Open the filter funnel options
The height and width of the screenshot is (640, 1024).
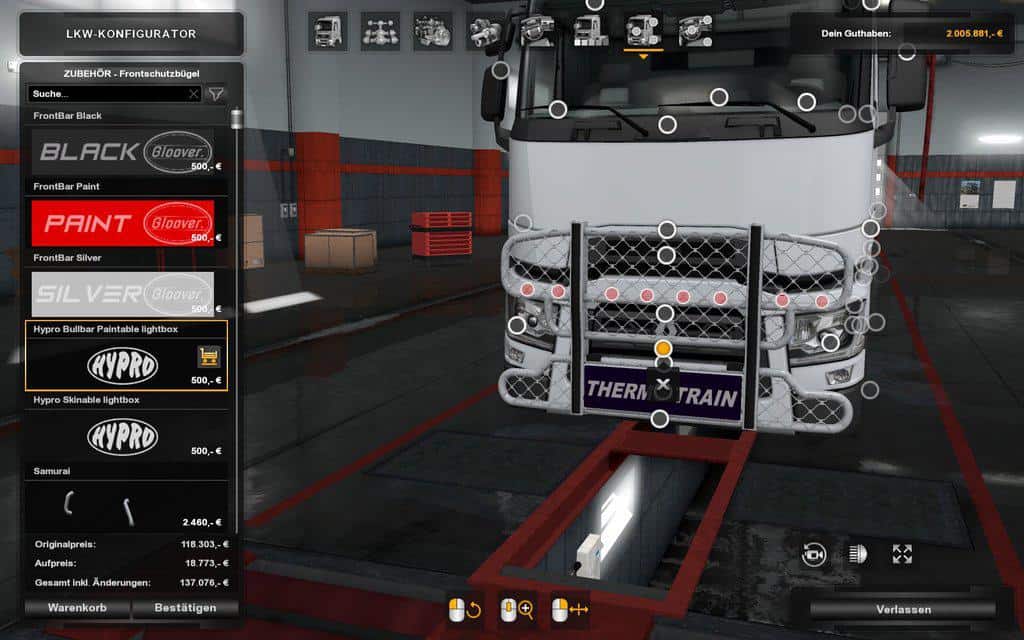pyautogui.click(x=215, y=94)
